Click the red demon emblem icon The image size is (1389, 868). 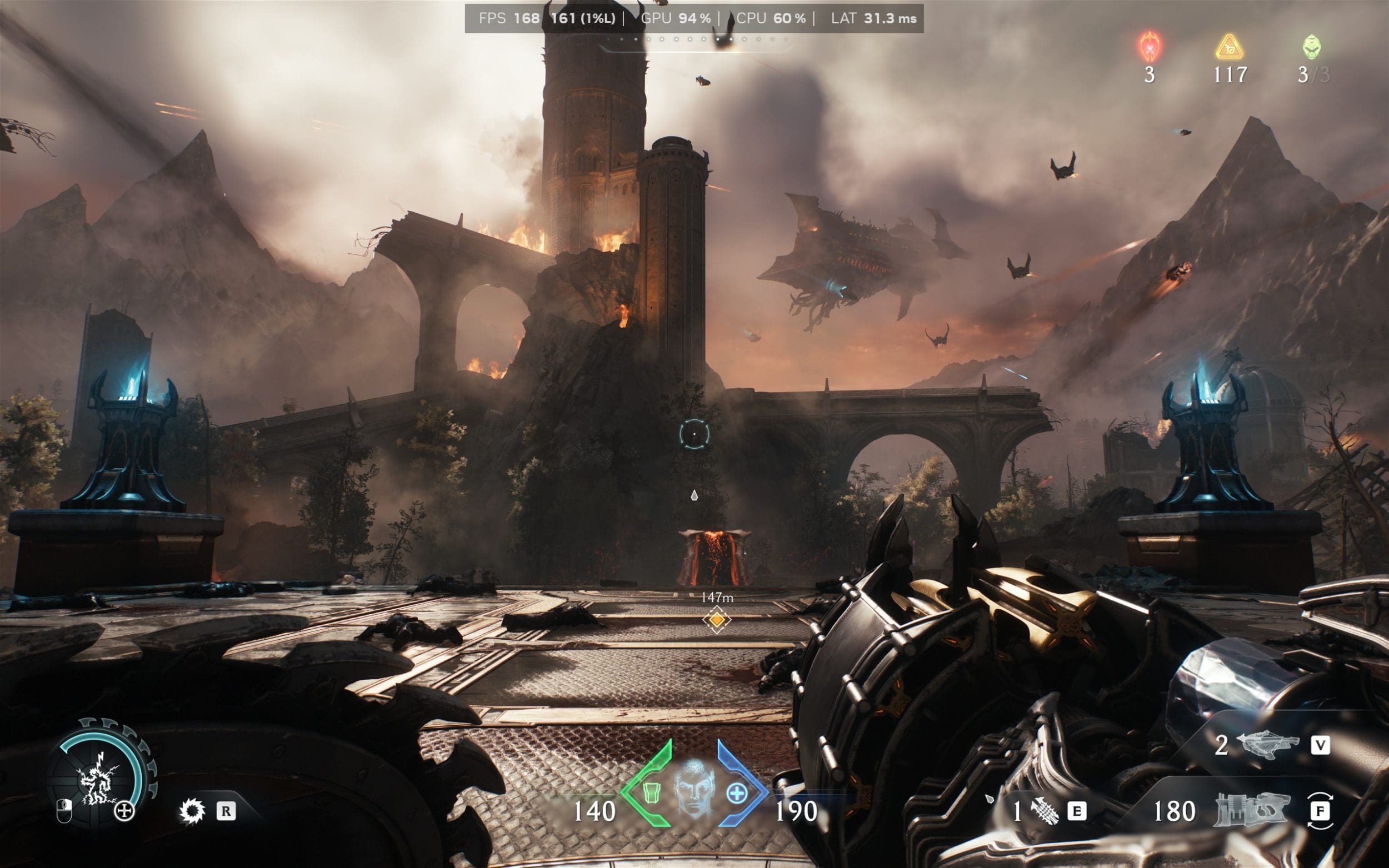1150,47
